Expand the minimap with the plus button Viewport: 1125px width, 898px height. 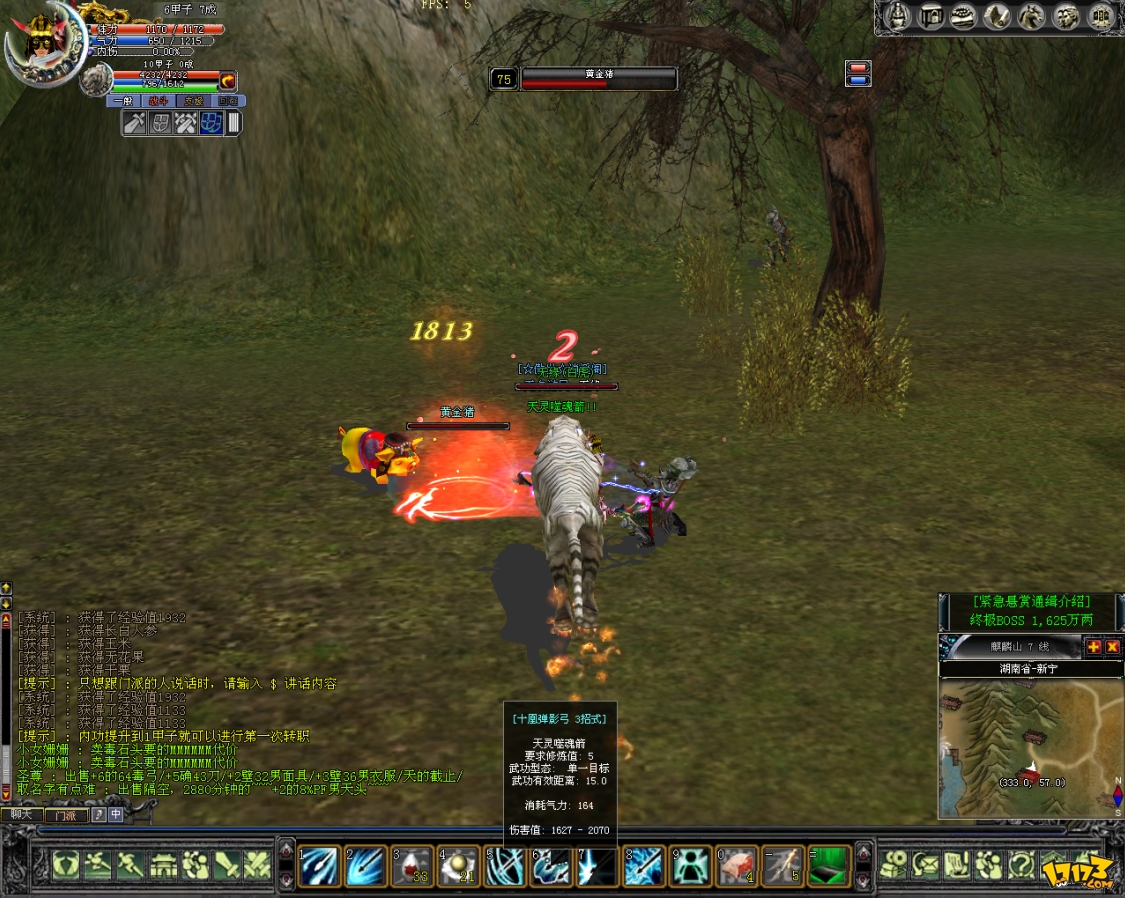pyautogui.click(x=1094, y=647)
